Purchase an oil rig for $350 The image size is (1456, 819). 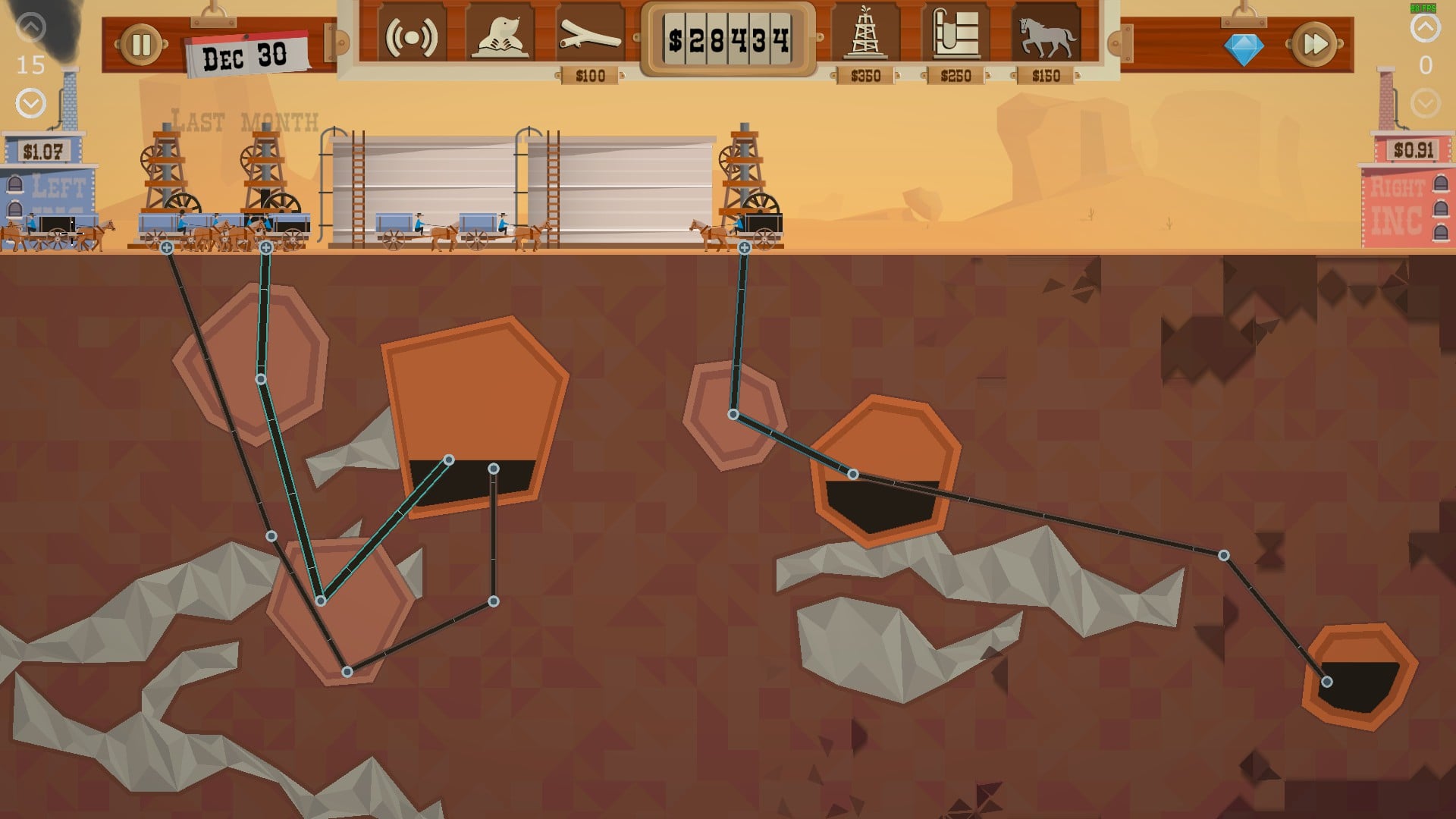pos(865,35)
